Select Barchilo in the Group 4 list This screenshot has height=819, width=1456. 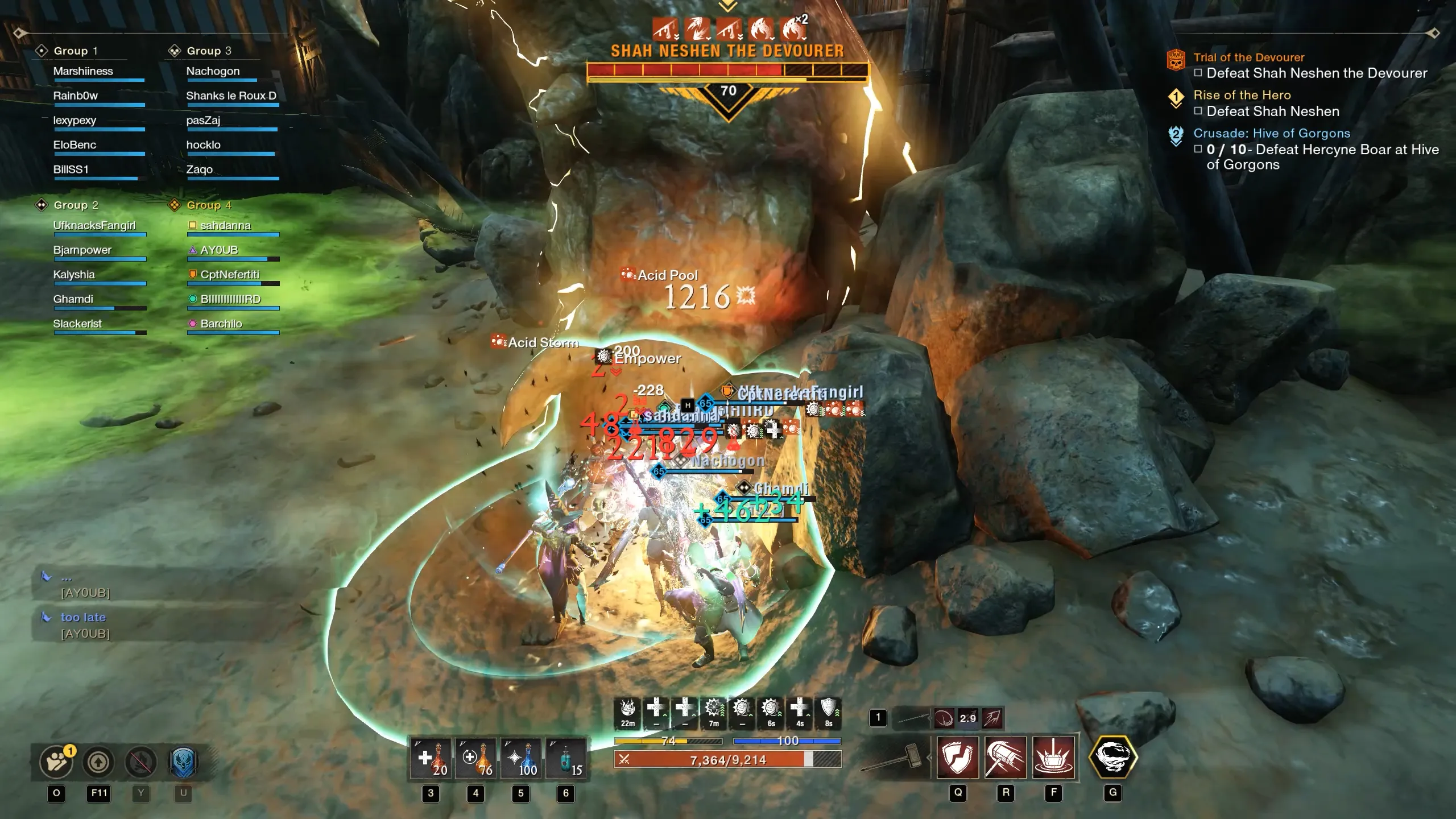point(221,324)
